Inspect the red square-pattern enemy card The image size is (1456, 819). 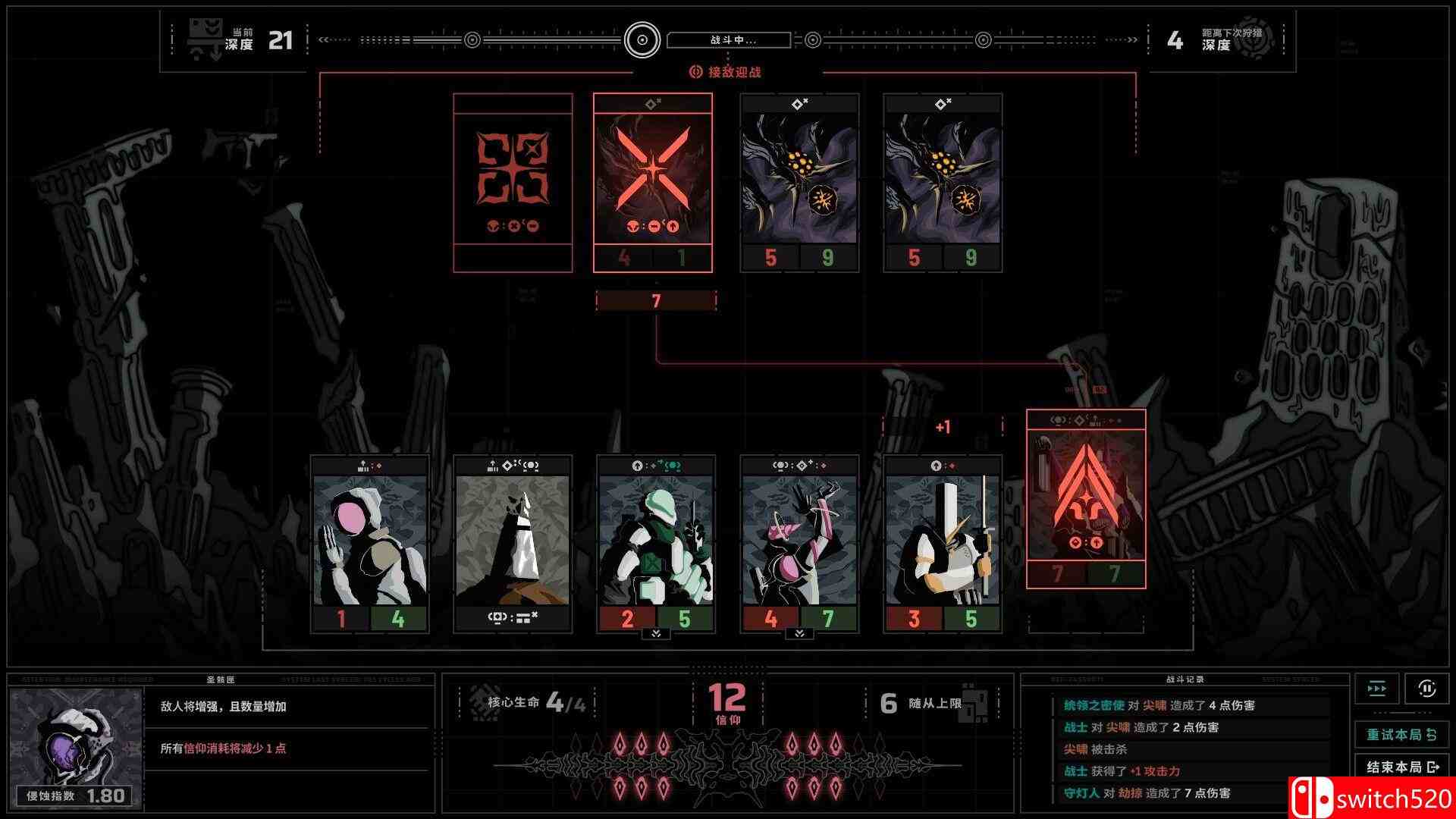click(513, 183)
